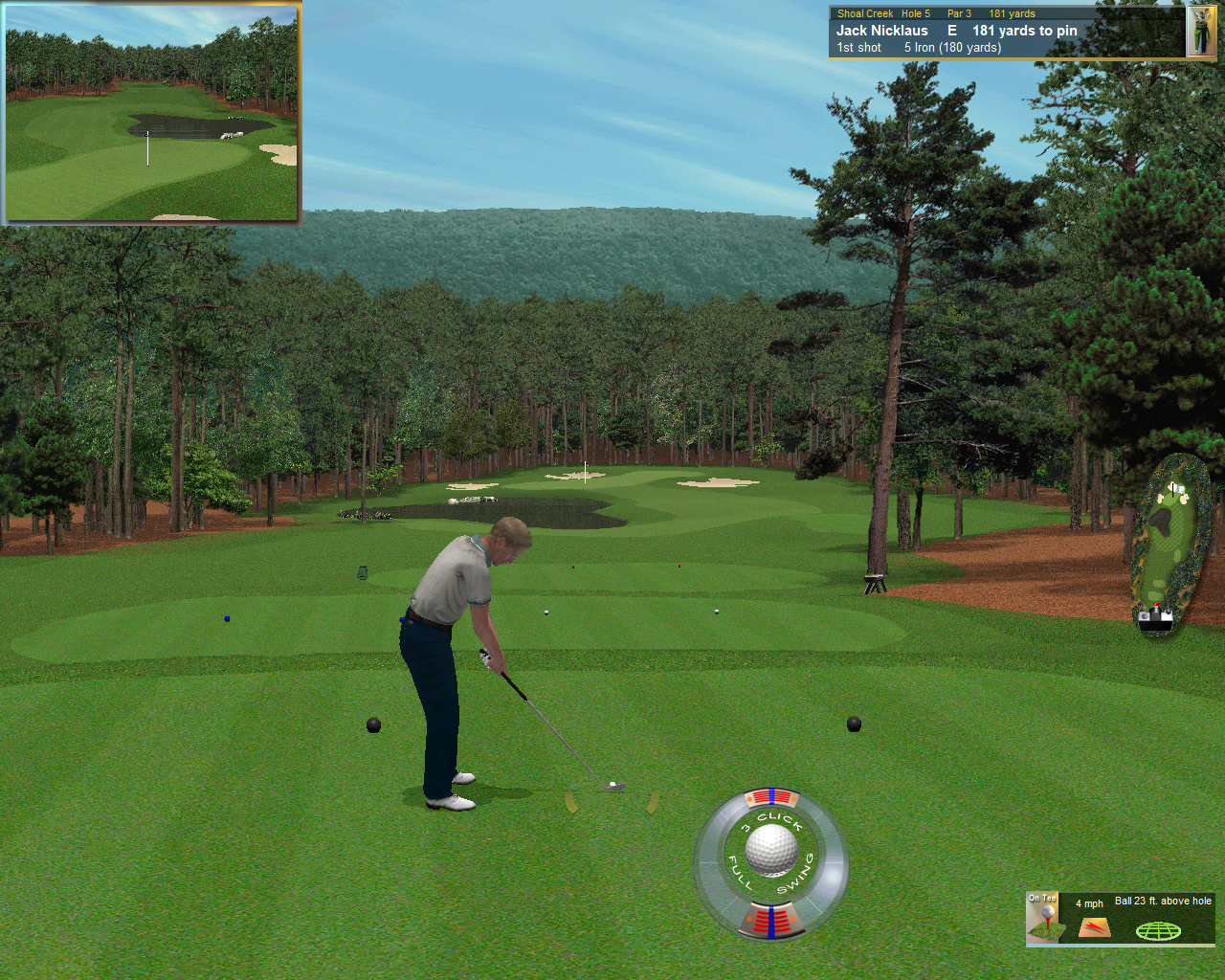Open the golf bag club selector

tap(1200, 32)
